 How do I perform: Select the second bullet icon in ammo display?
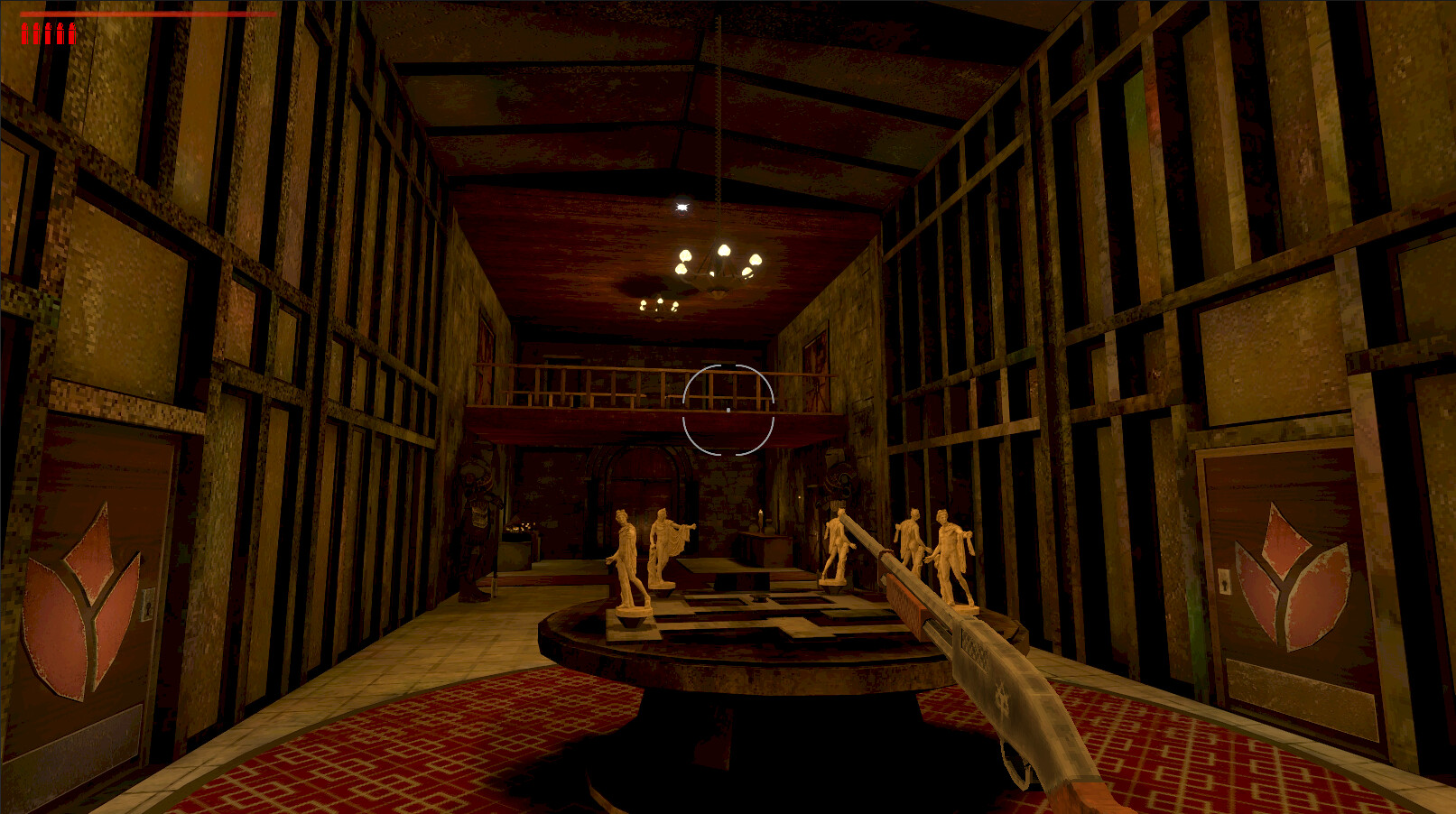click(x=37, y=35)
